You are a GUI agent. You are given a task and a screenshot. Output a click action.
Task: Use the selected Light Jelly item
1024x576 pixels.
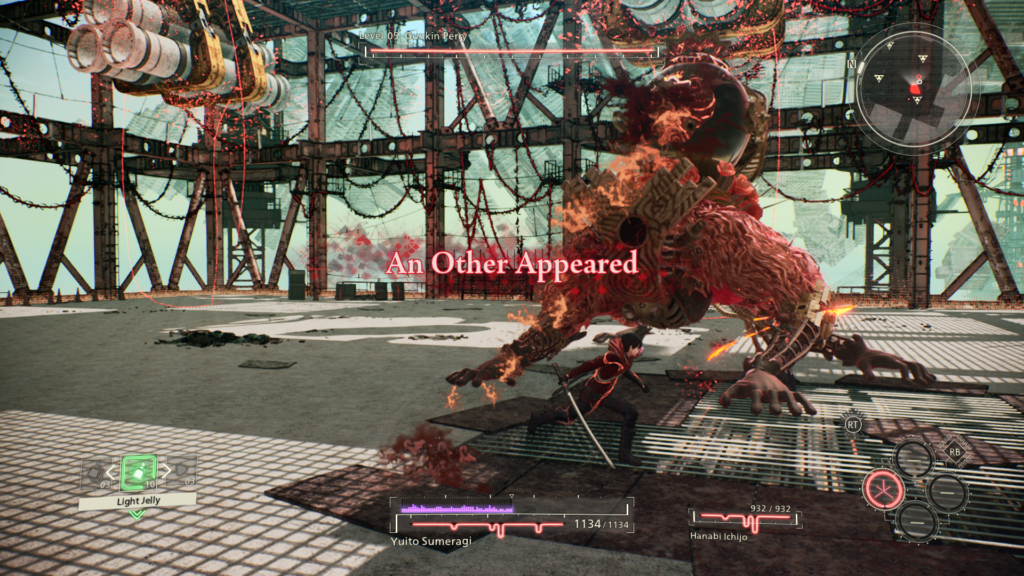click(138, 472)
